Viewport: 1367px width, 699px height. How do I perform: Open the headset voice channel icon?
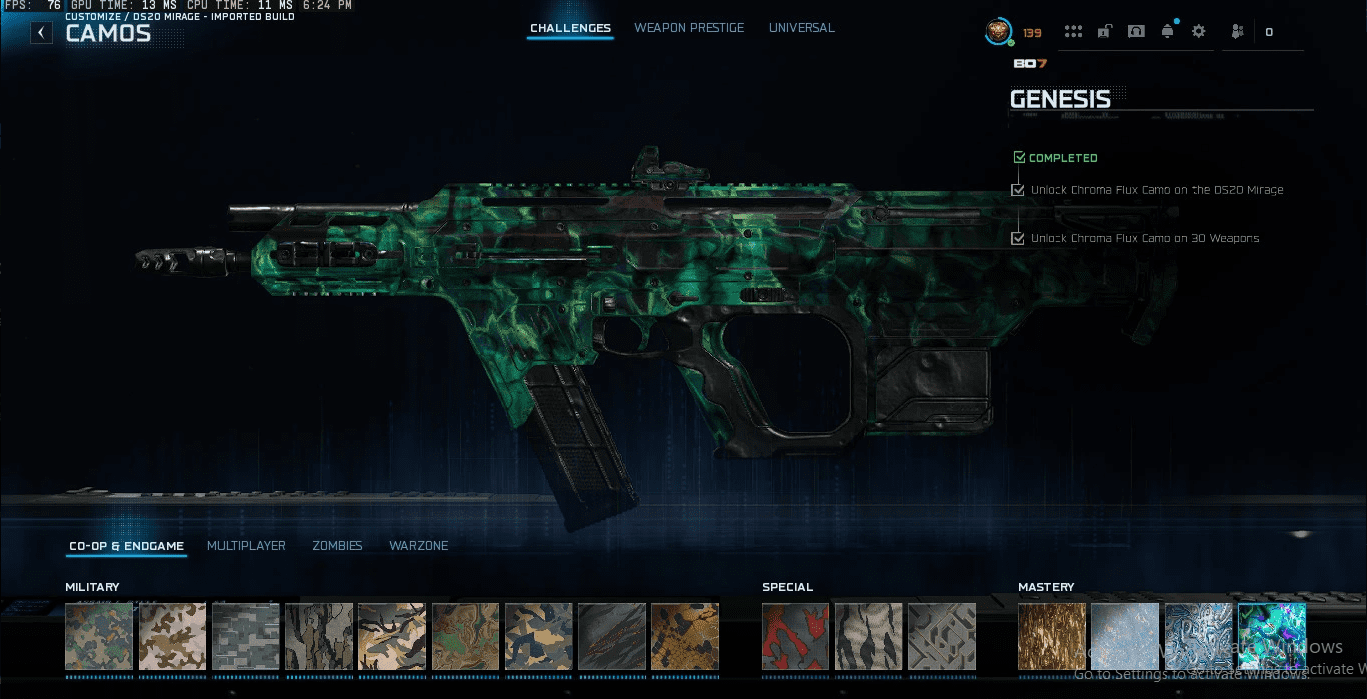point(1136,32)
